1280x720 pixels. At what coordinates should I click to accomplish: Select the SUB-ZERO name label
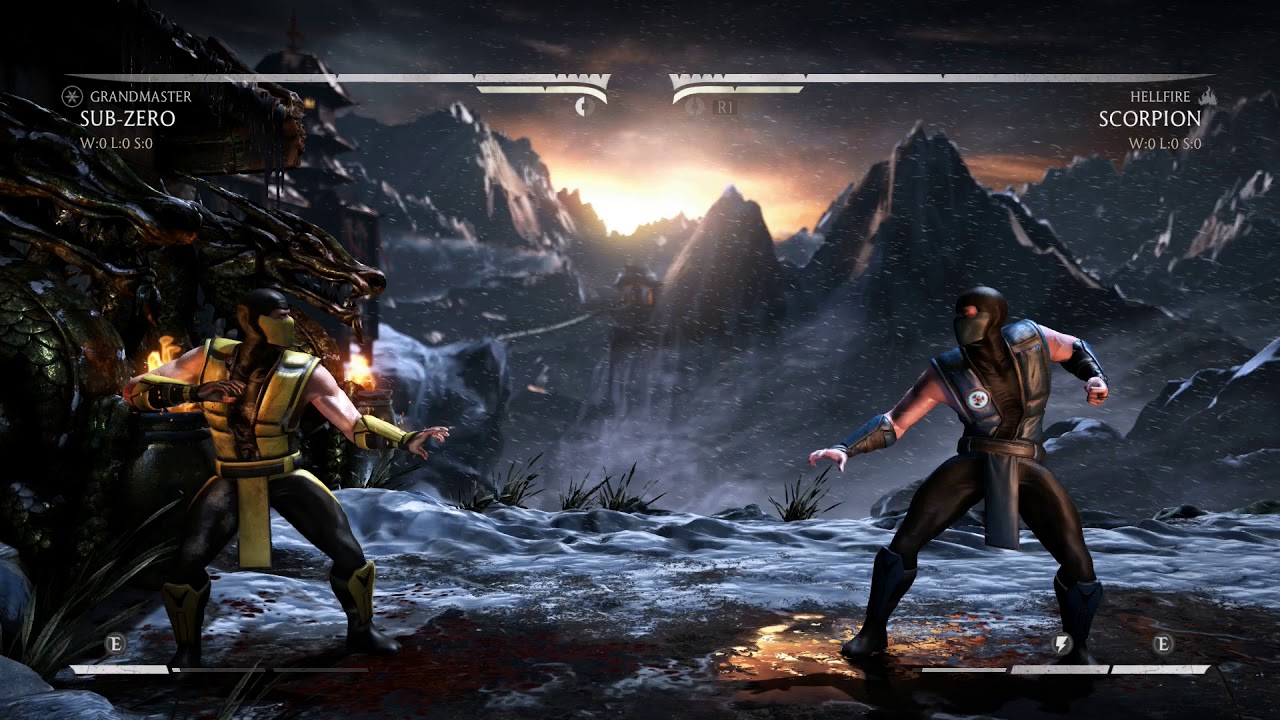click(x=128, y=120)
